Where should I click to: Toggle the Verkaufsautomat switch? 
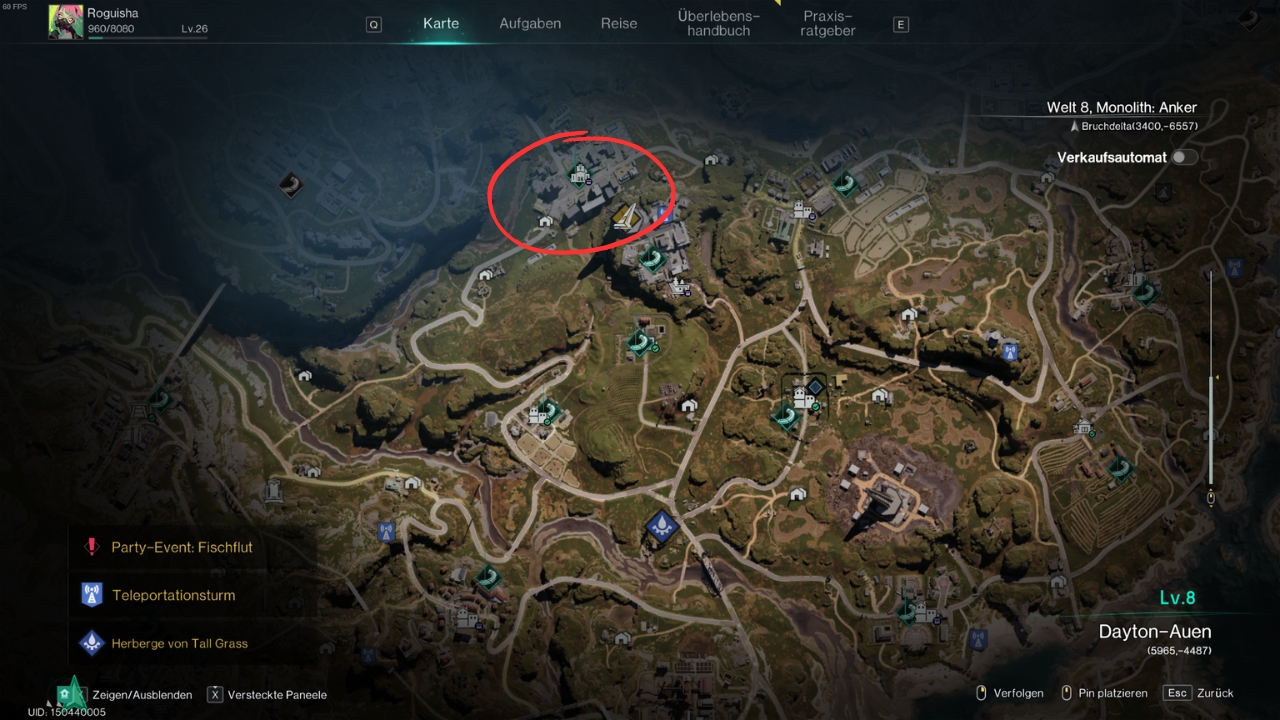[x=1184, y=157]
